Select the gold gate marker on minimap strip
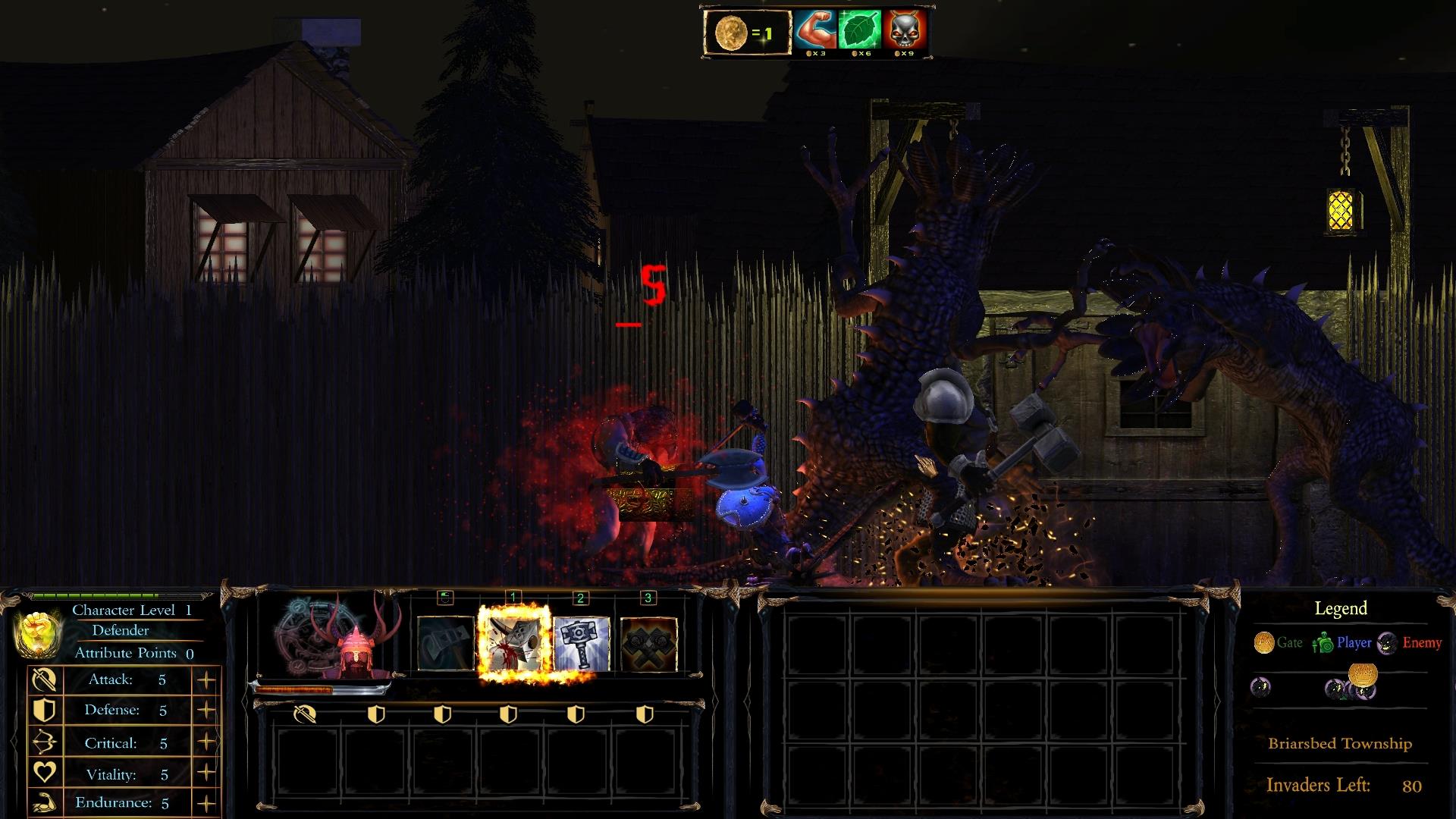The image size is (1456, 819). pyautogui.click(x=1363, y=674)
